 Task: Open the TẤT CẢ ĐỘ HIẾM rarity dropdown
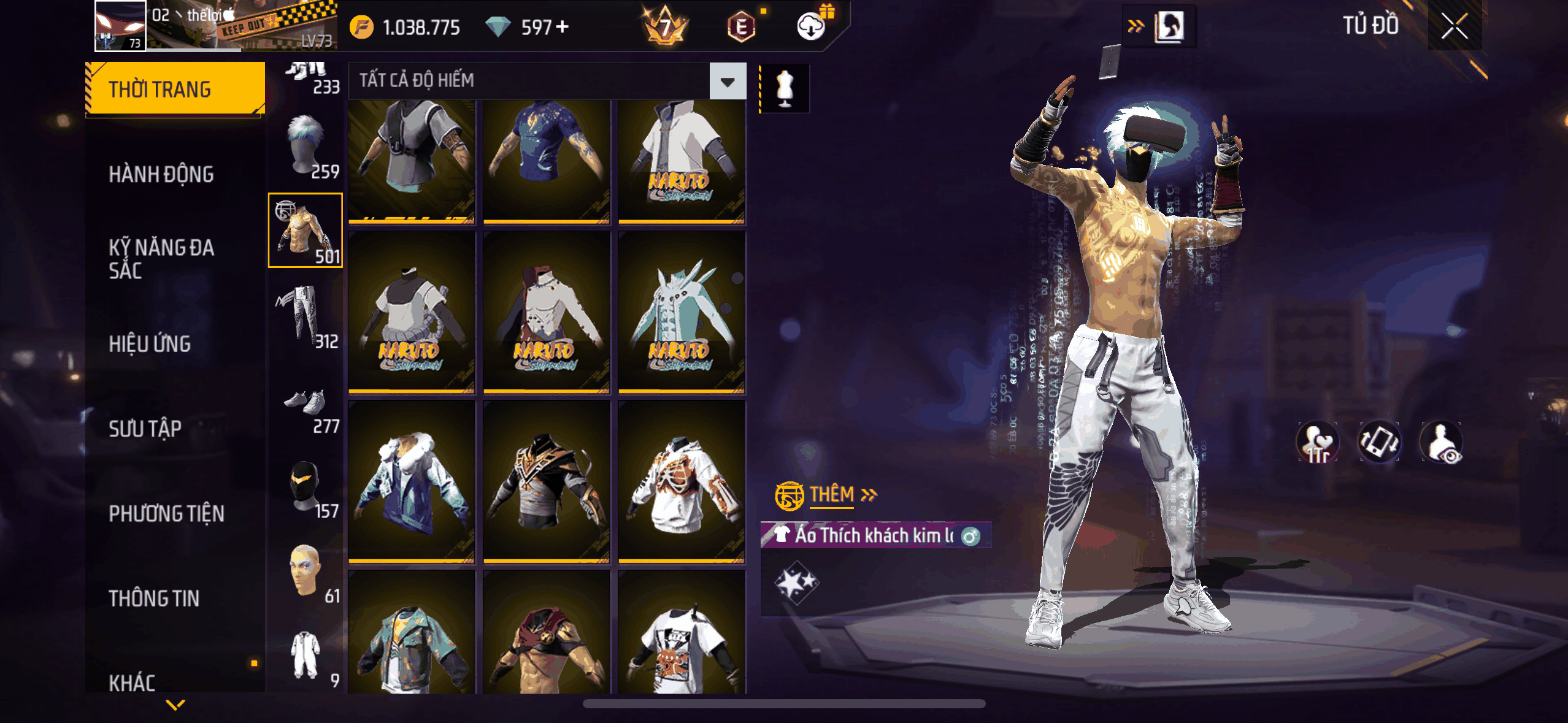(x=728, y=81)
